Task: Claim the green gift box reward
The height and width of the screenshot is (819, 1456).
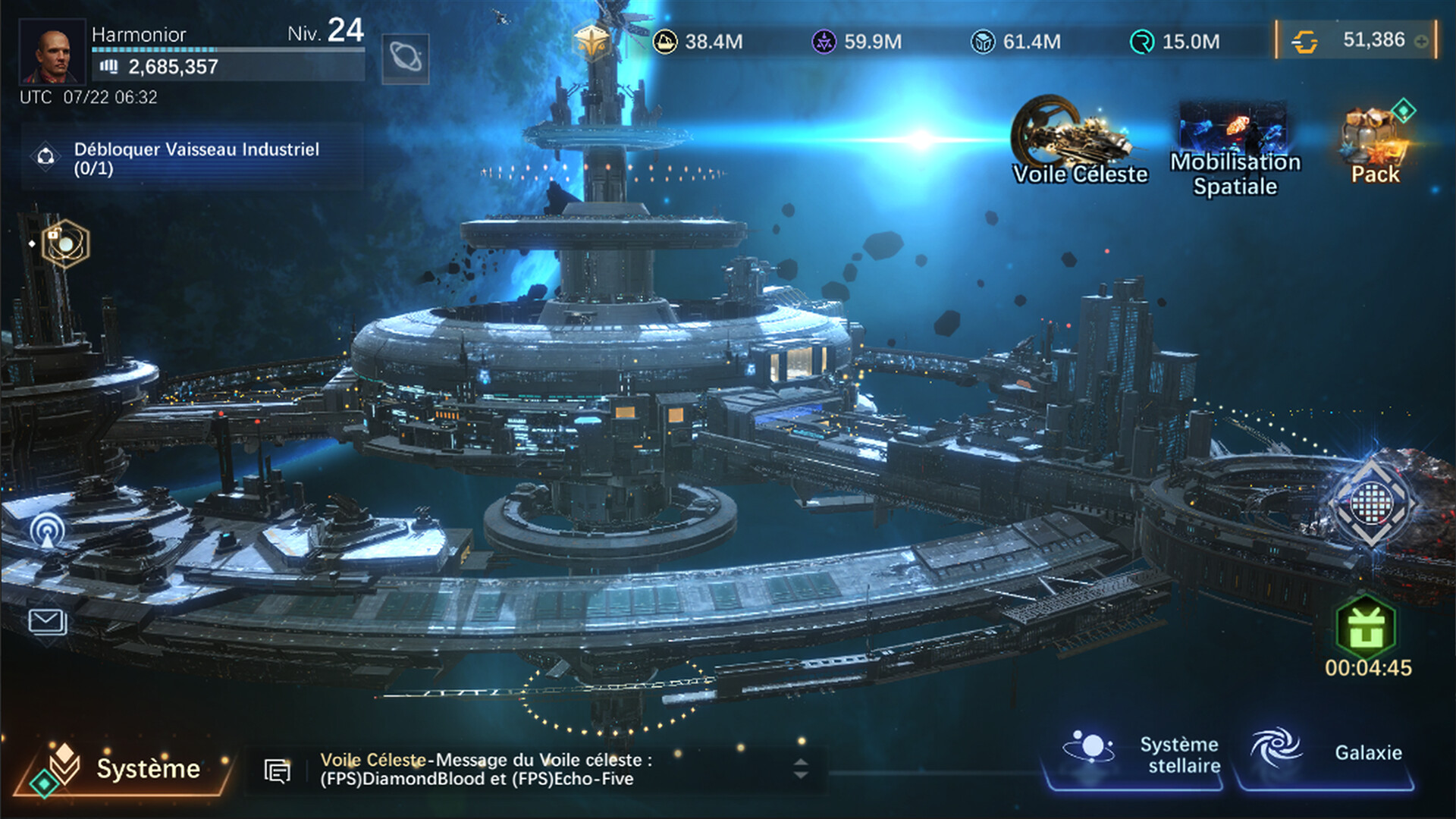Action: click(x=1366, y=627)
